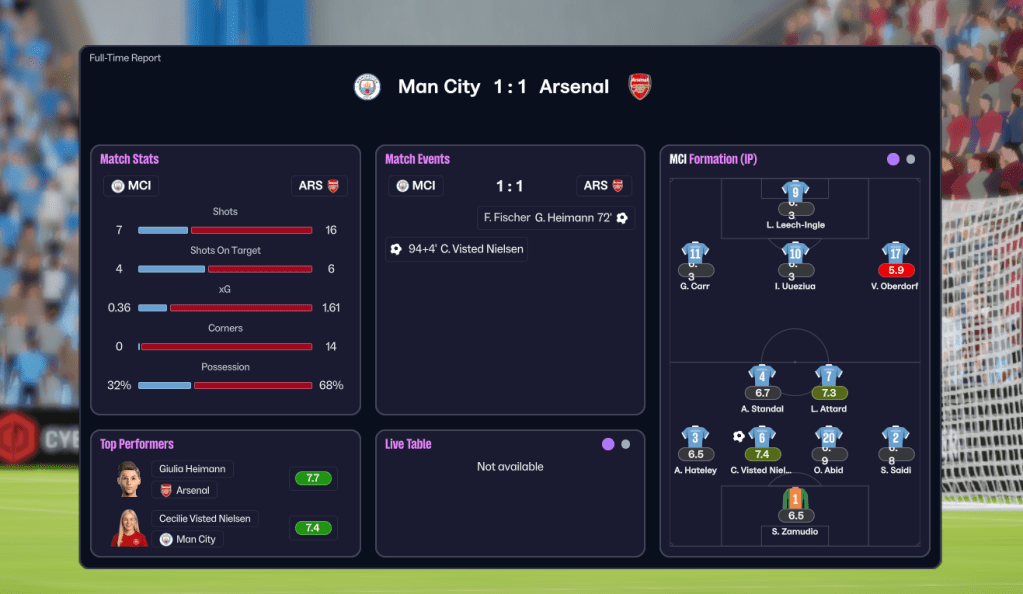Click V. Oberdorf's number 17 shirt

(895, 253)
